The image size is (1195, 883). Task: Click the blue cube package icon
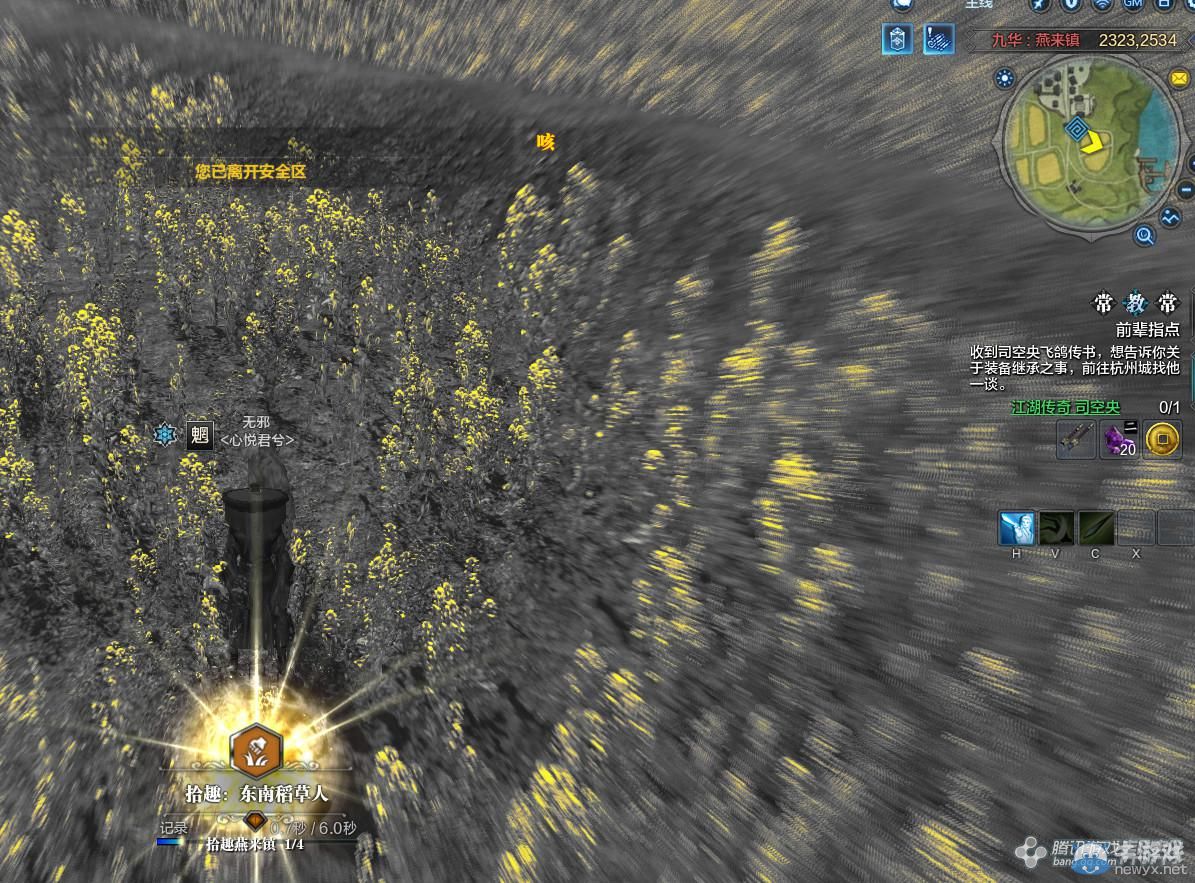[896, 40]
